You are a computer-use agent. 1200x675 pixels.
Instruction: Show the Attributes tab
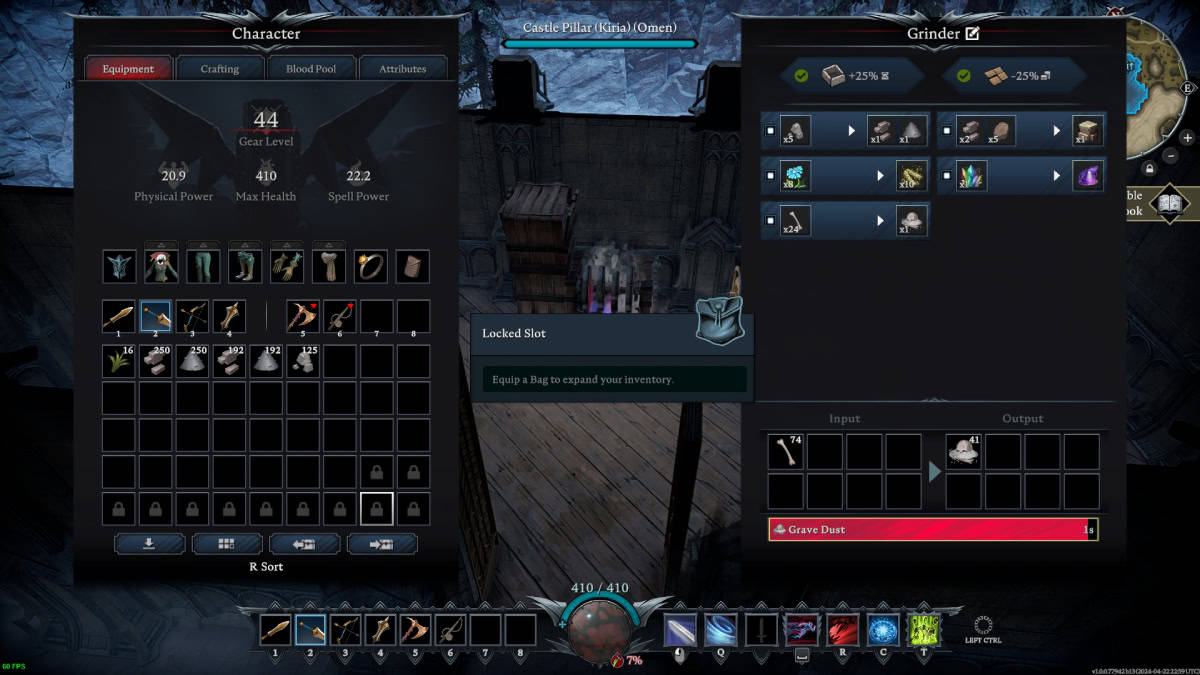[x=402, y=69]
